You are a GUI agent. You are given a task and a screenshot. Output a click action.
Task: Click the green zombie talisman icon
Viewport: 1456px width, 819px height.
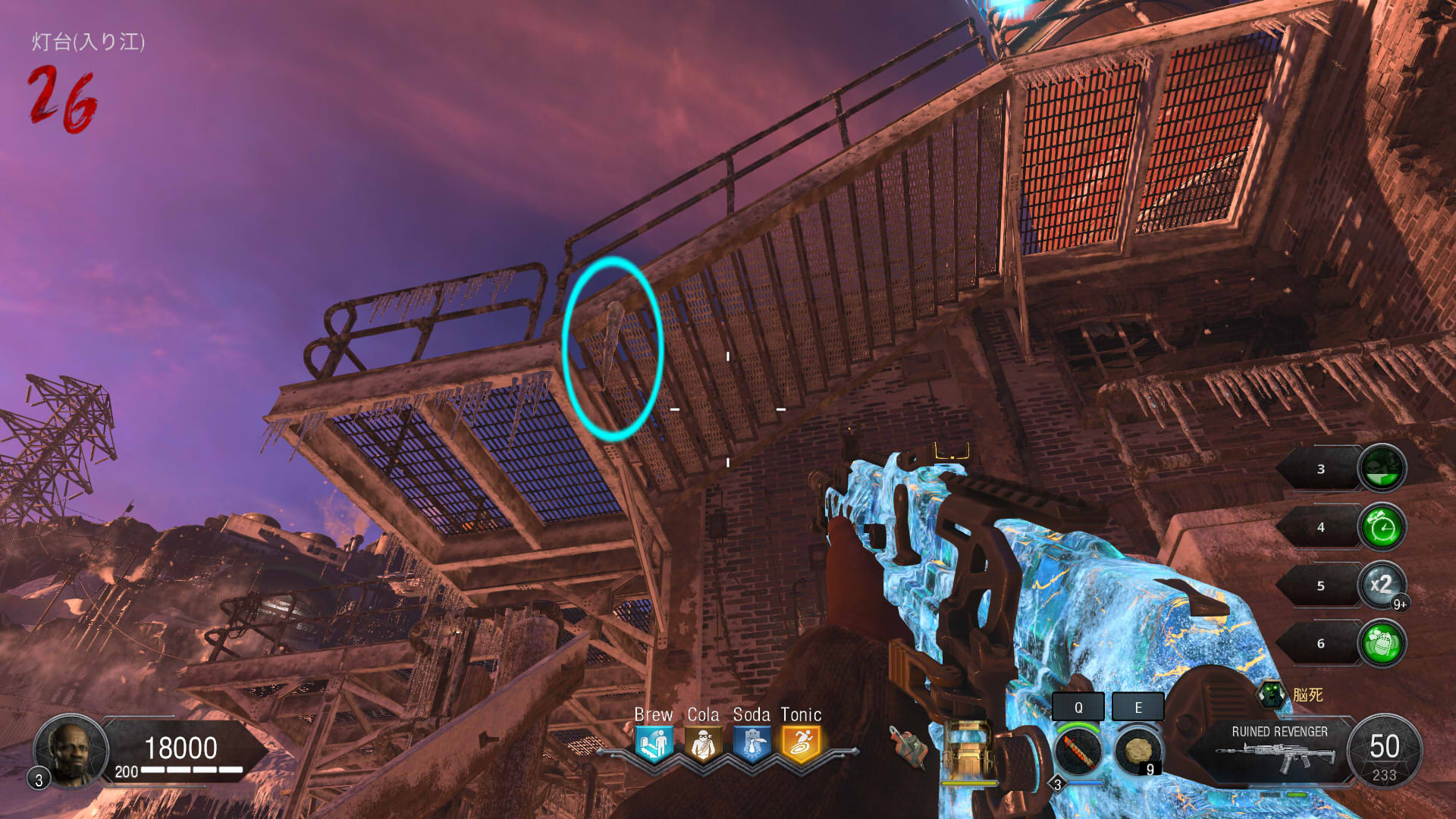coord(1272,694)
